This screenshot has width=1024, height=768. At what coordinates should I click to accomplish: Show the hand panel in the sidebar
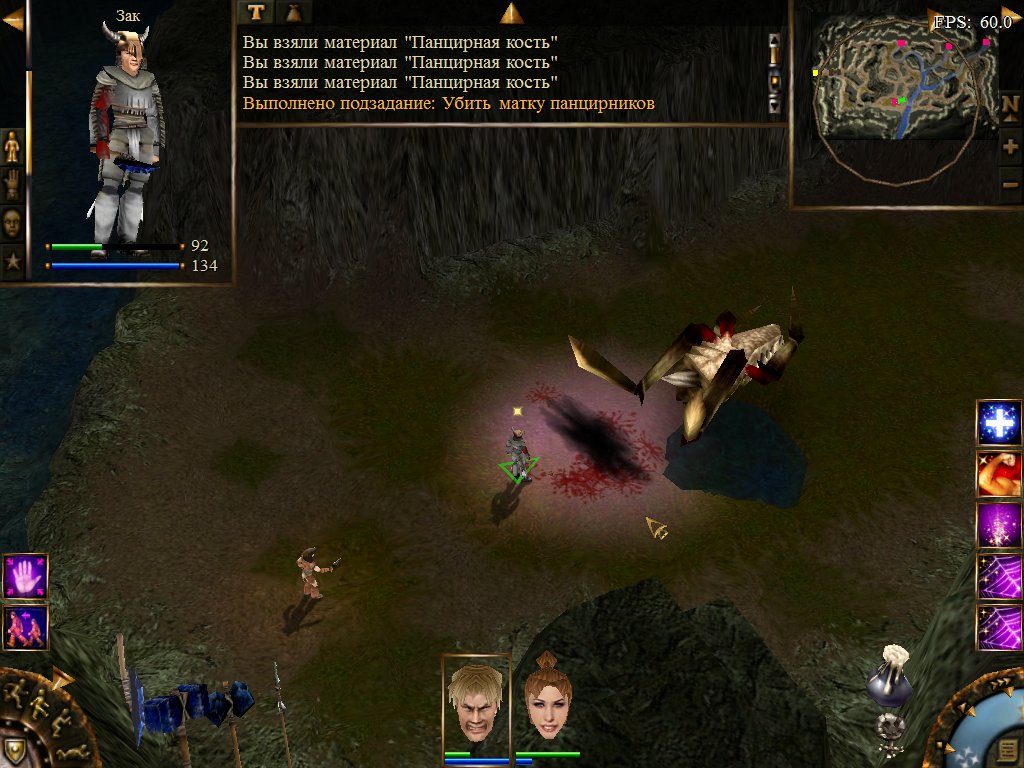tap(12, 185)
